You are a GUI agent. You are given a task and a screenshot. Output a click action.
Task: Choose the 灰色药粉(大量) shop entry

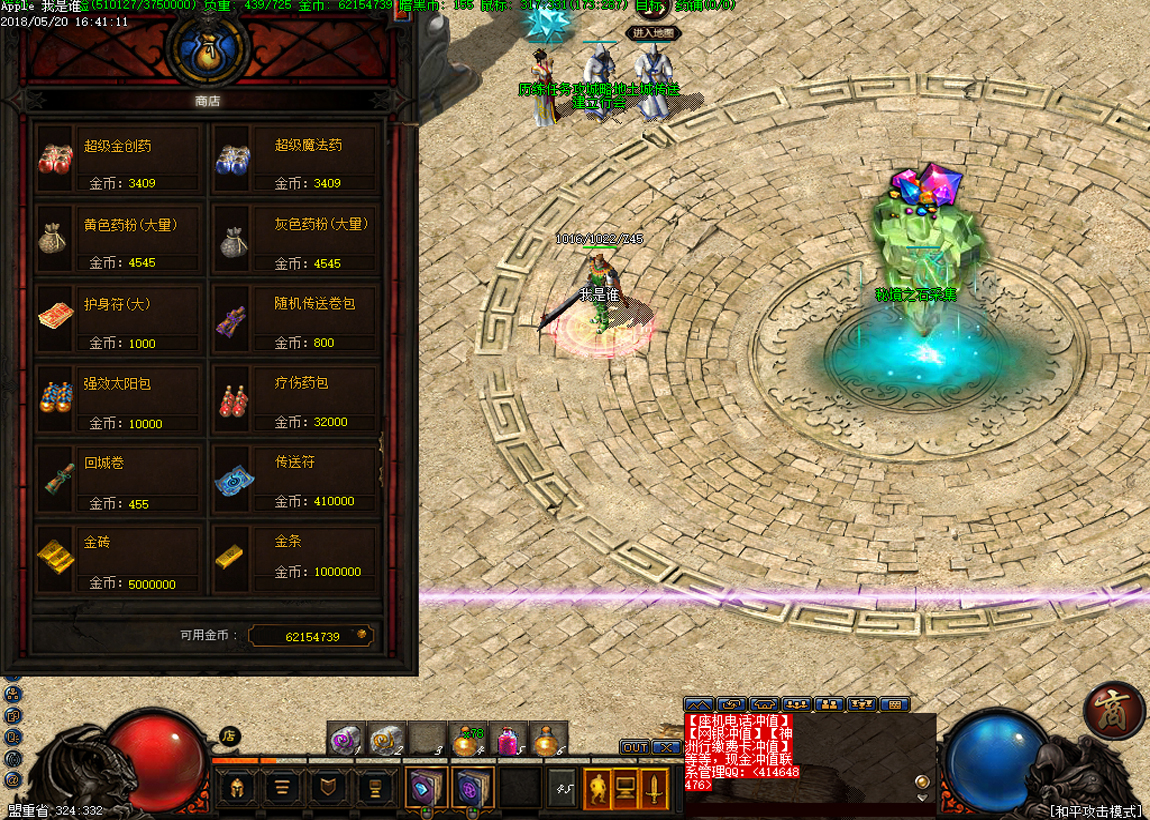coord(296,240)
